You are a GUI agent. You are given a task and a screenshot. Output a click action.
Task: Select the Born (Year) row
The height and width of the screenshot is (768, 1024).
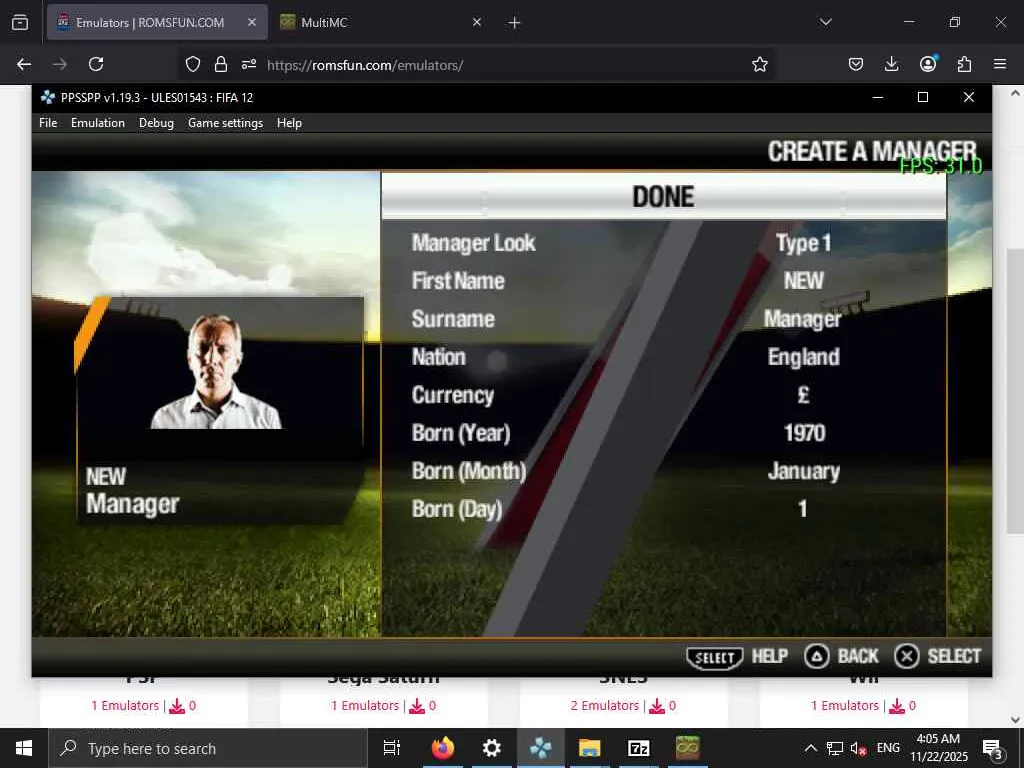461,433
